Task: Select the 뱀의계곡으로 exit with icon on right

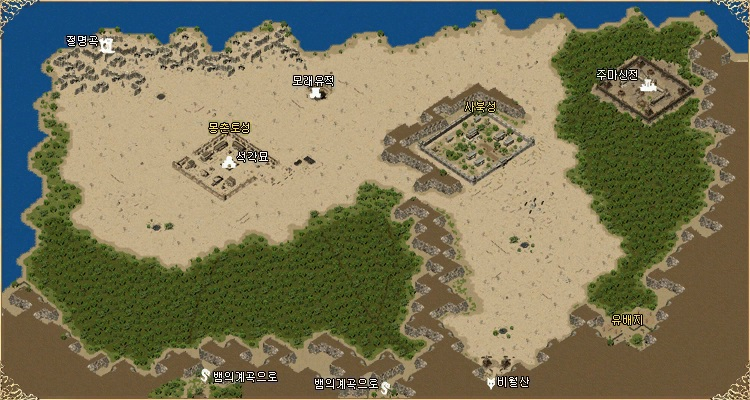Action: 384,386
